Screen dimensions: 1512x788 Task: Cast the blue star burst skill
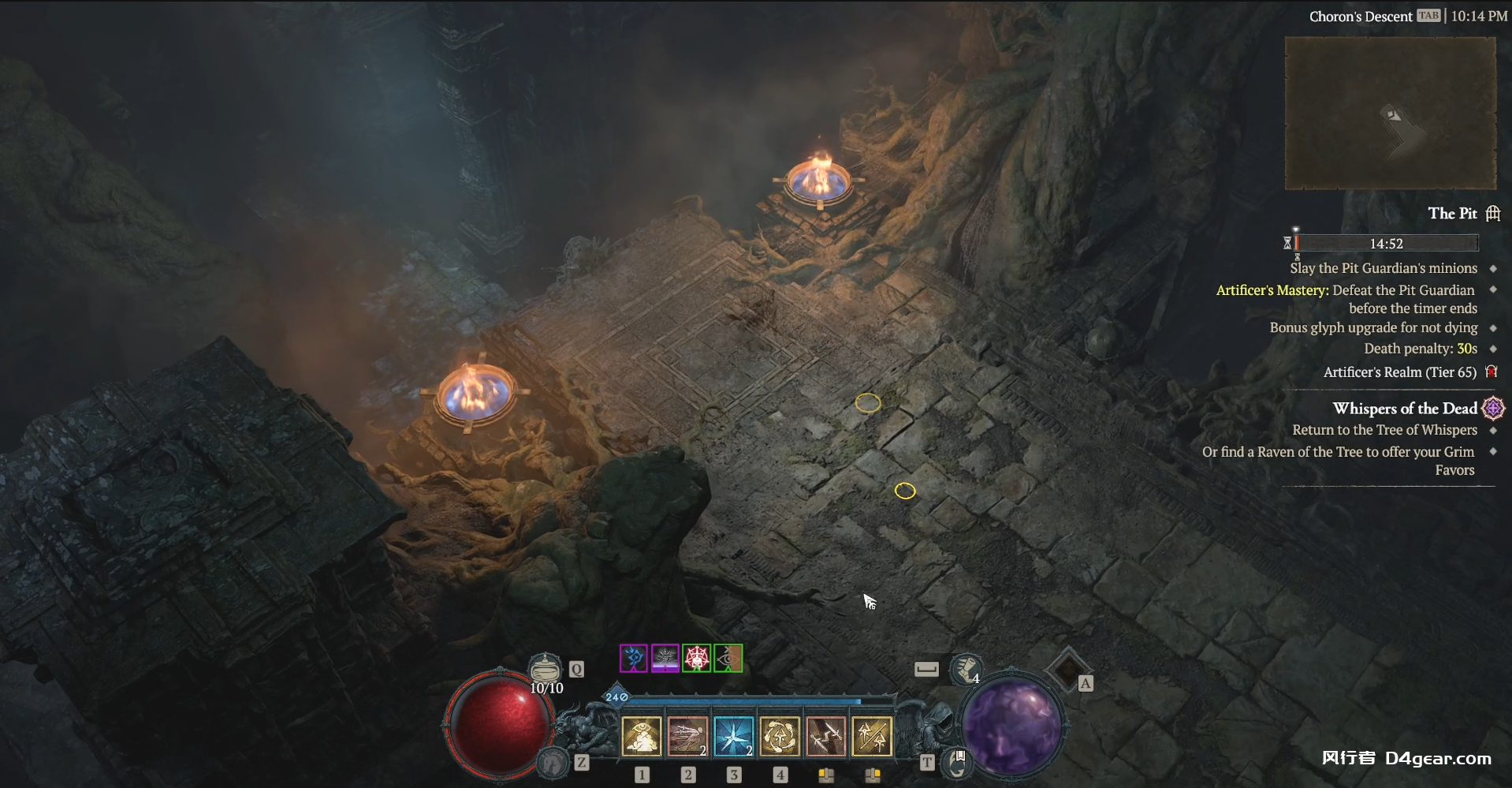point(733,737)
